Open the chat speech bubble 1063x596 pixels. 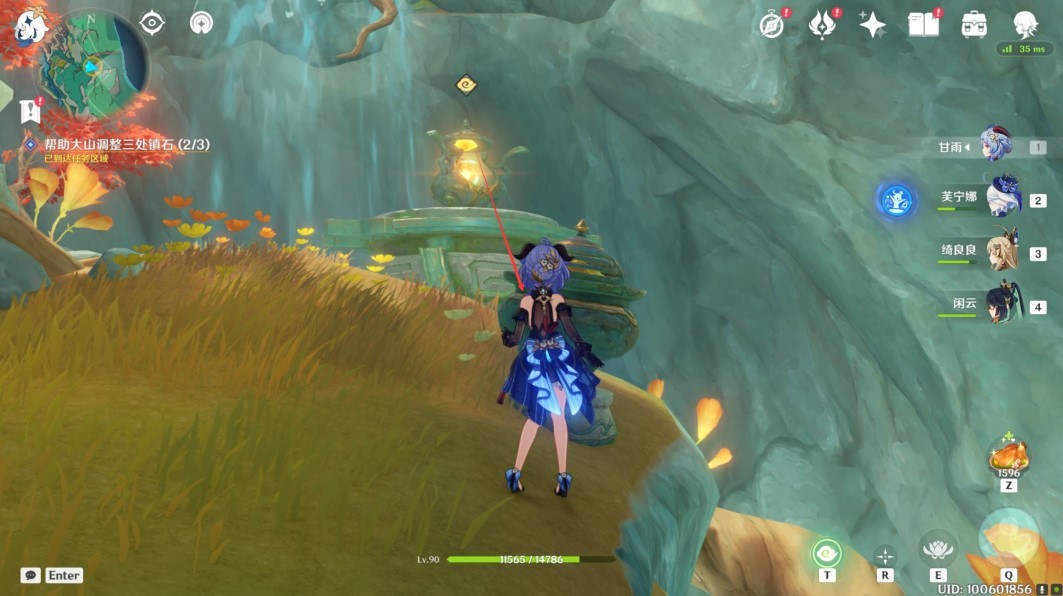coord(30,575)
